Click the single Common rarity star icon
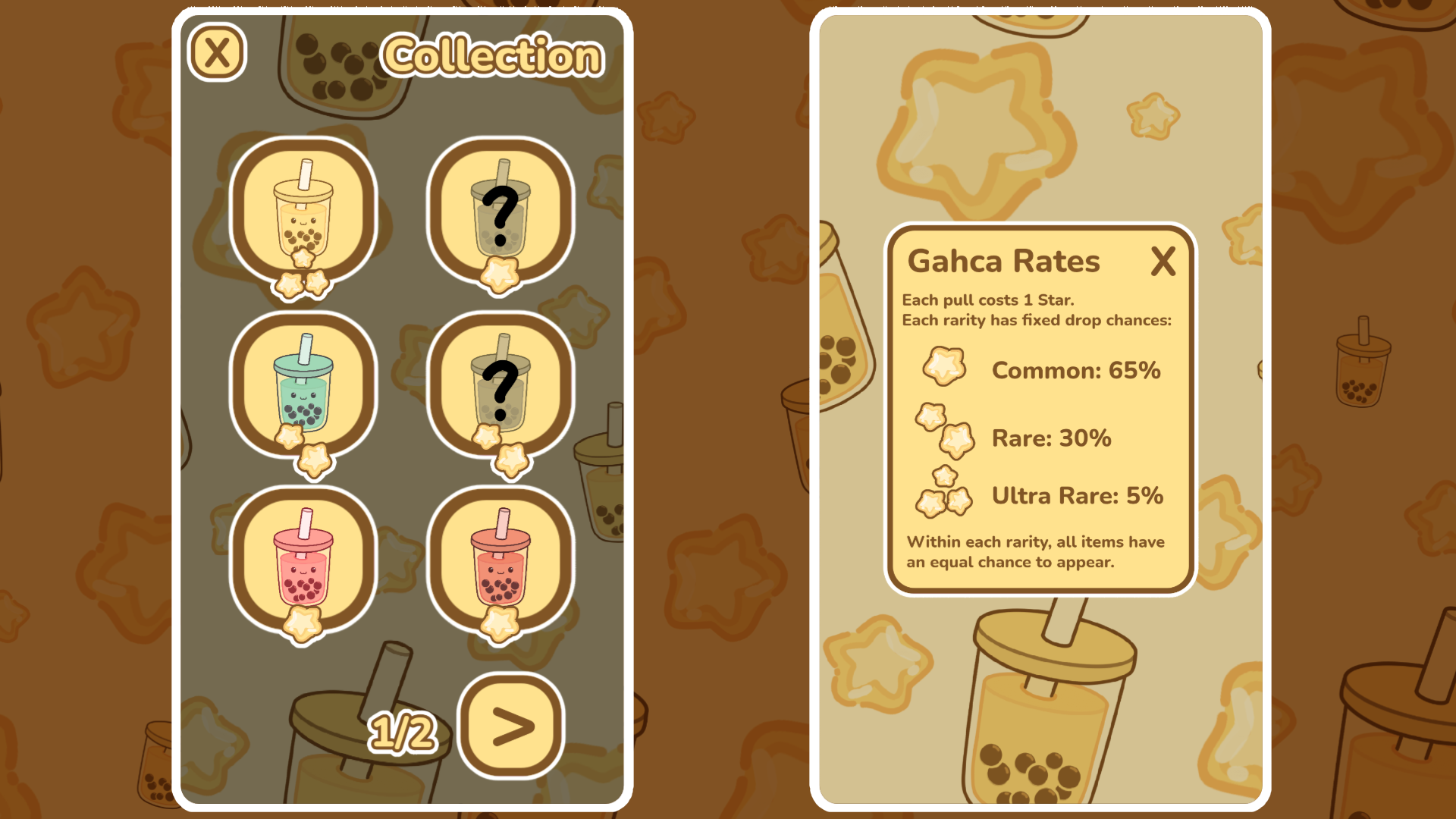Screen dimensions: 1456x819 click(x=943, y=365)
